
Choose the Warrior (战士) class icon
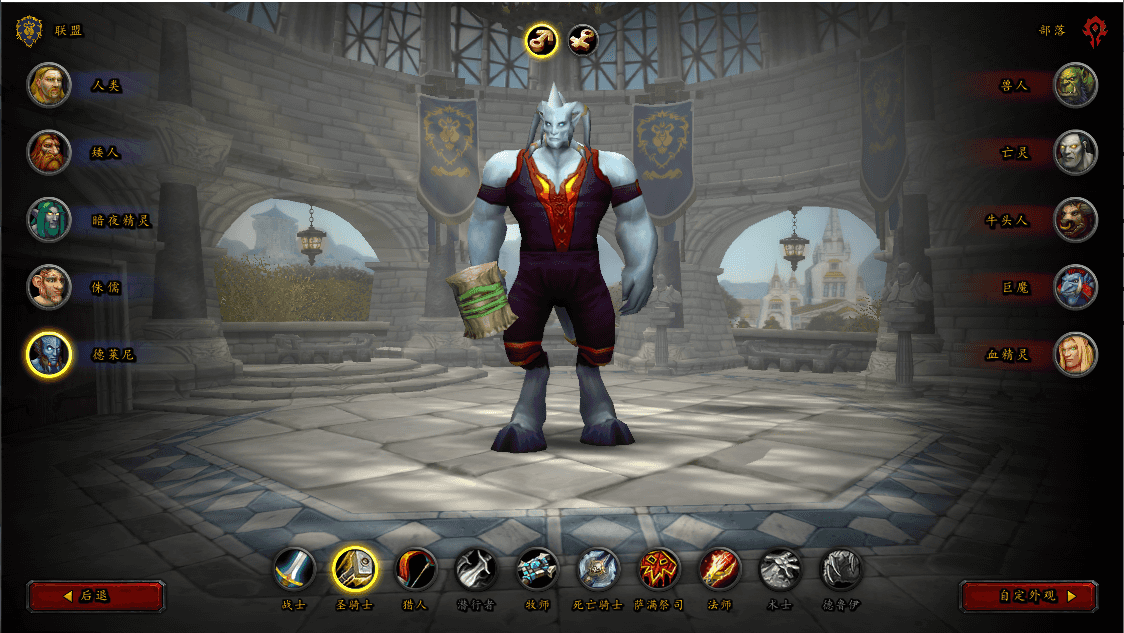295,569
